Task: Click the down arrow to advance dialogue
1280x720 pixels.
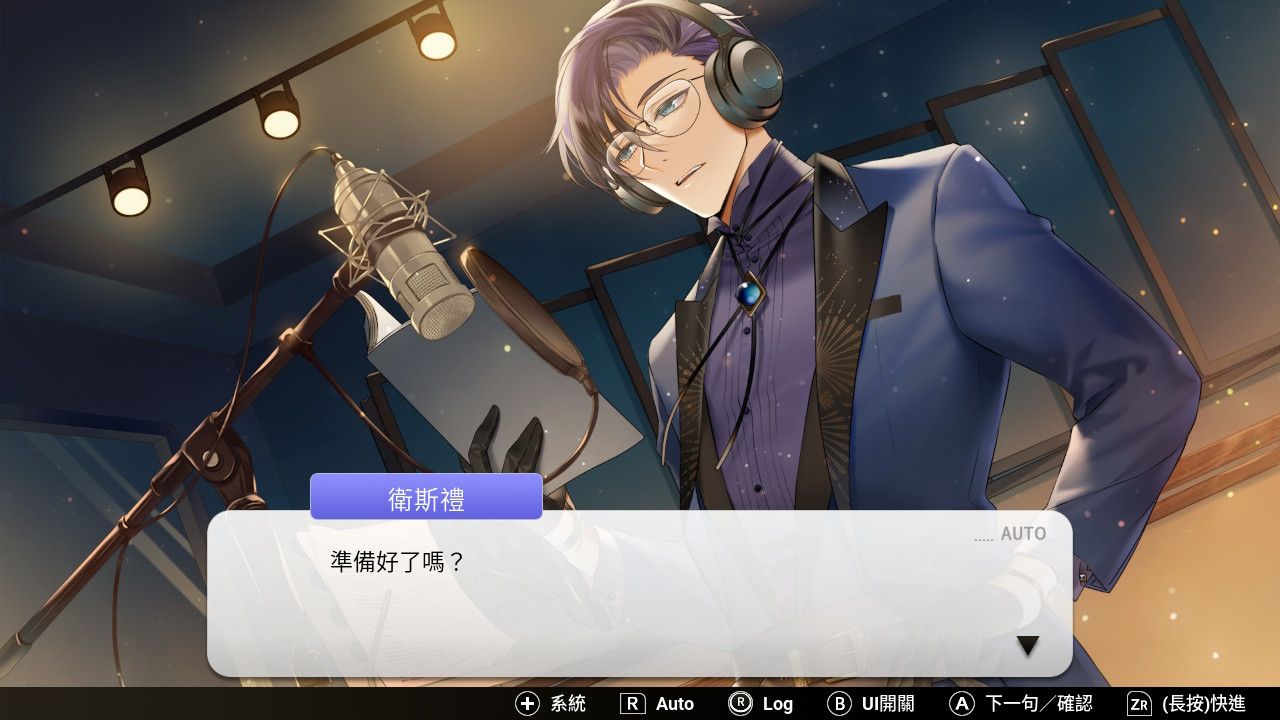Action: click(1027, 646)
